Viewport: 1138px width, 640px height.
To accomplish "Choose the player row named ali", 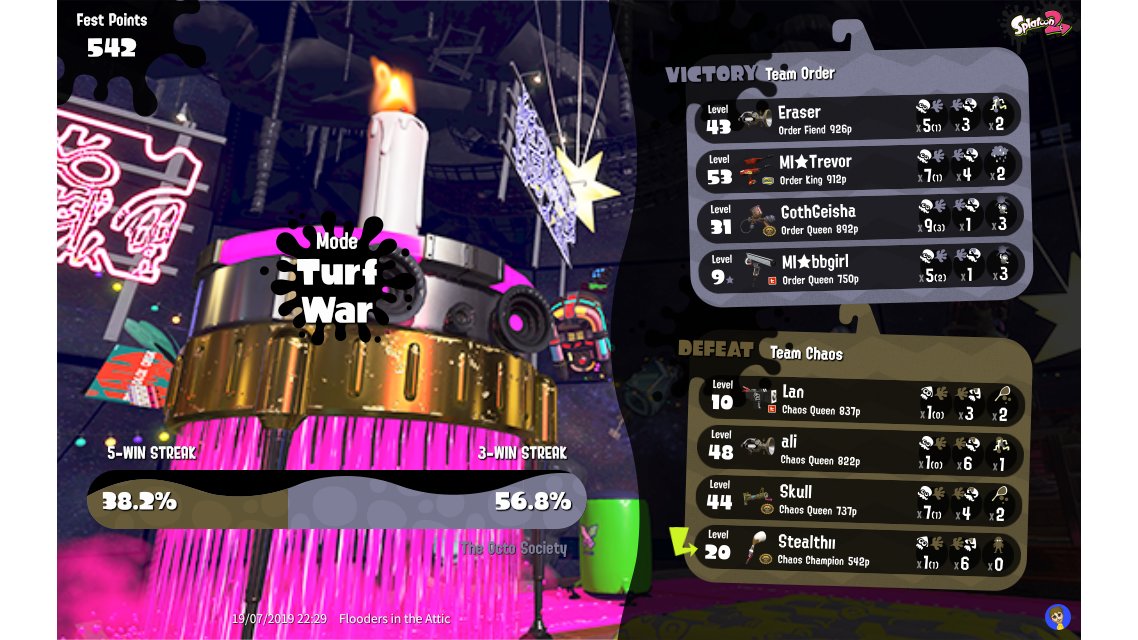I will [860, 449].
